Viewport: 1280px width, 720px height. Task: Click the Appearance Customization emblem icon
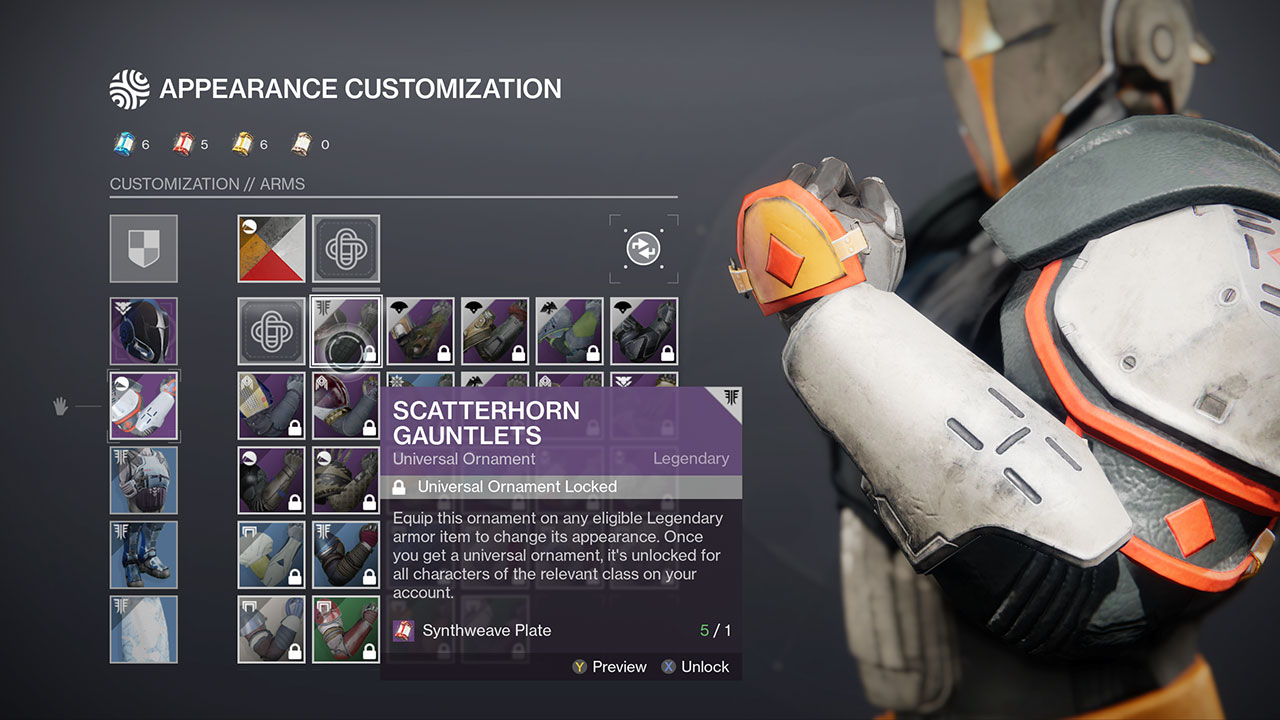click(129, 88)
